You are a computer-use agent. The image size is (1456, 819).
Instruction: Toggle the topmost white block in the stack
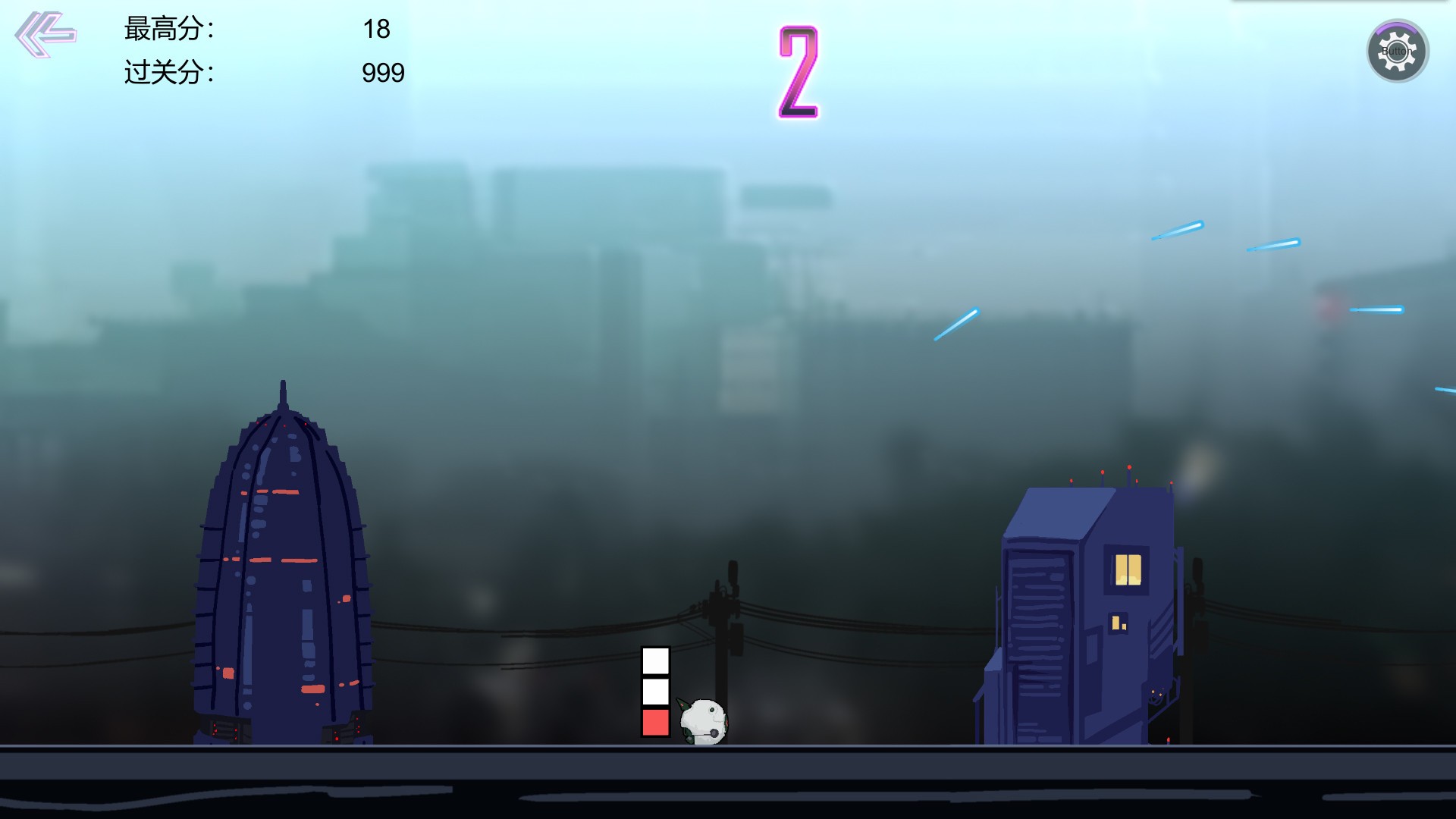point(654,662)
